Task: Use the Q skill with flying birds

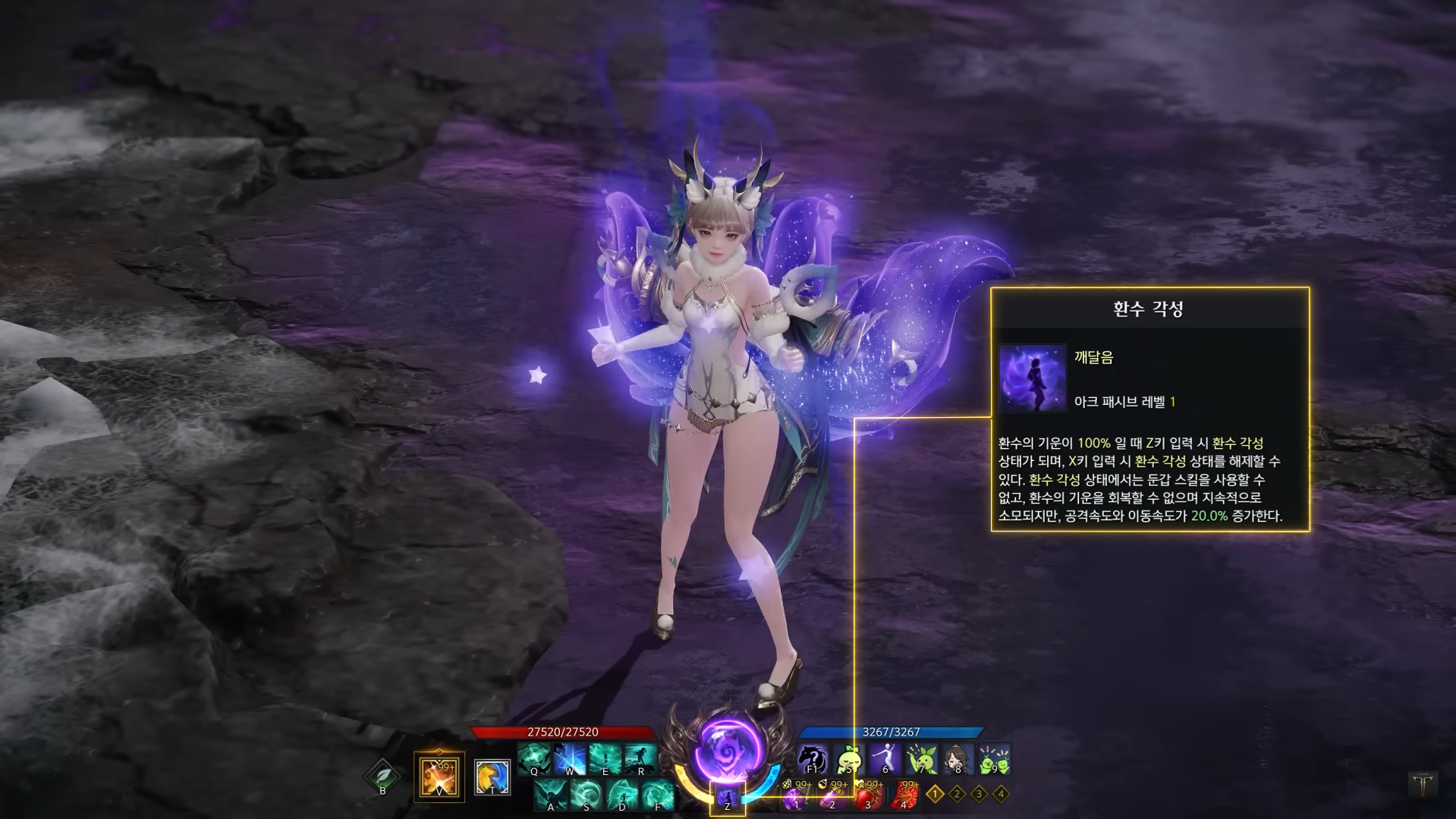Action: click(534, 759)
